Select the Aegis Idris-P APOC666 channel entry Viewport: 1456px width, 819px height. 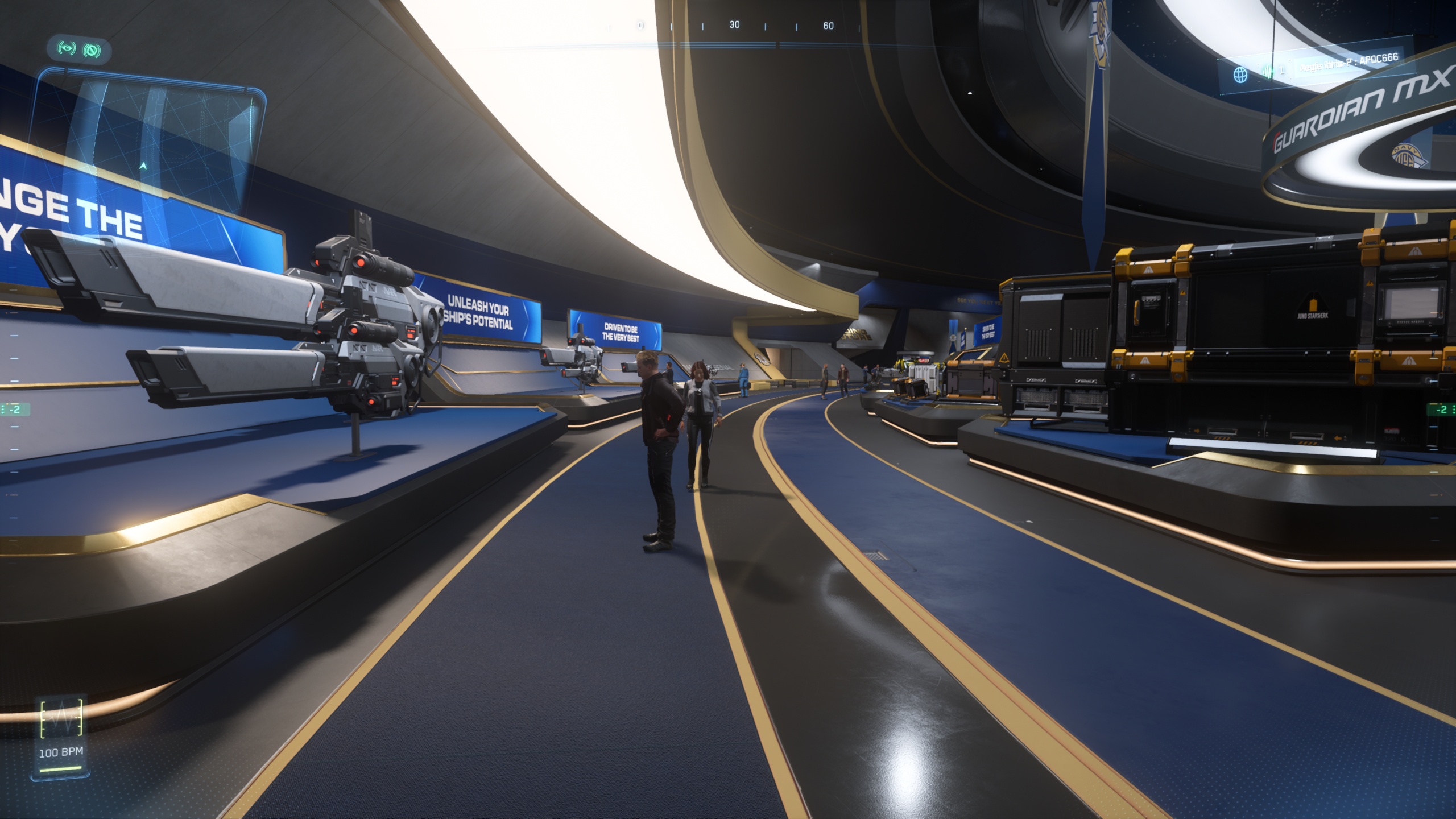[x=1348, y=63]
